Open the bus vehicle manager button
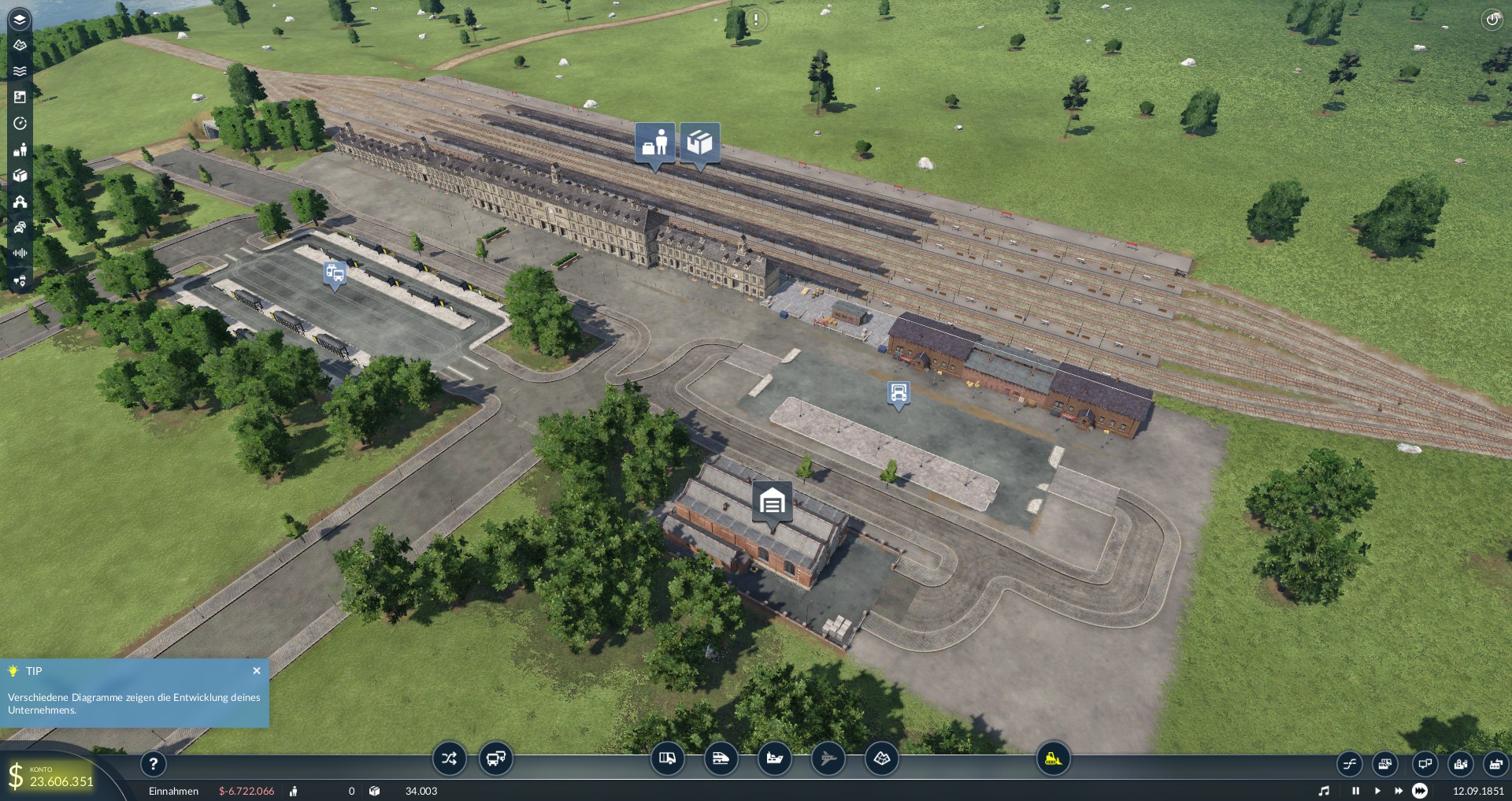The width and height of the screenshot is (1512, 801). pos(496,758)
